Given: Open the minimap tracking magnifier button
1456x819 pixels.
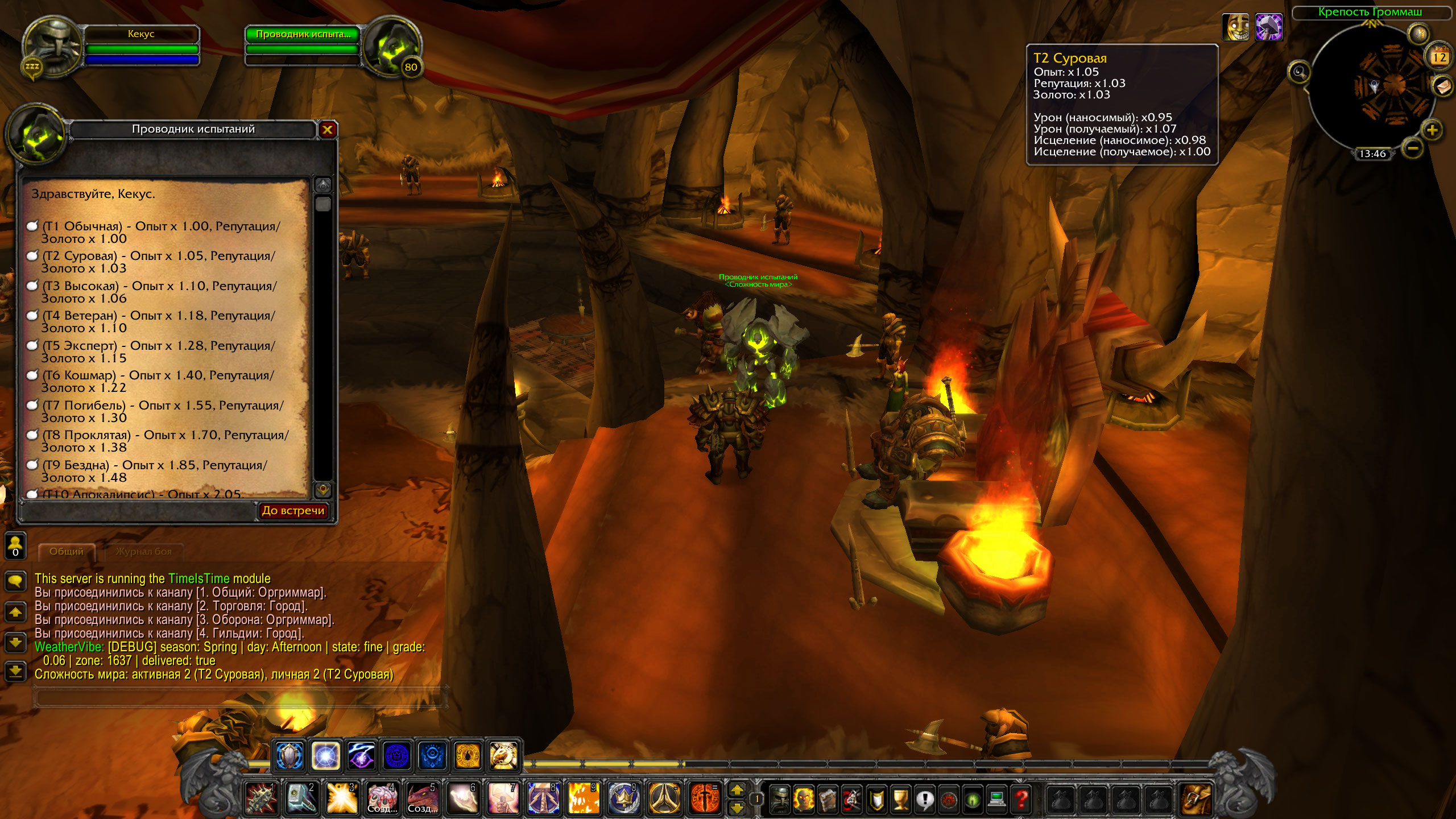Looking at the screenshot, I should pos(1299,72).
